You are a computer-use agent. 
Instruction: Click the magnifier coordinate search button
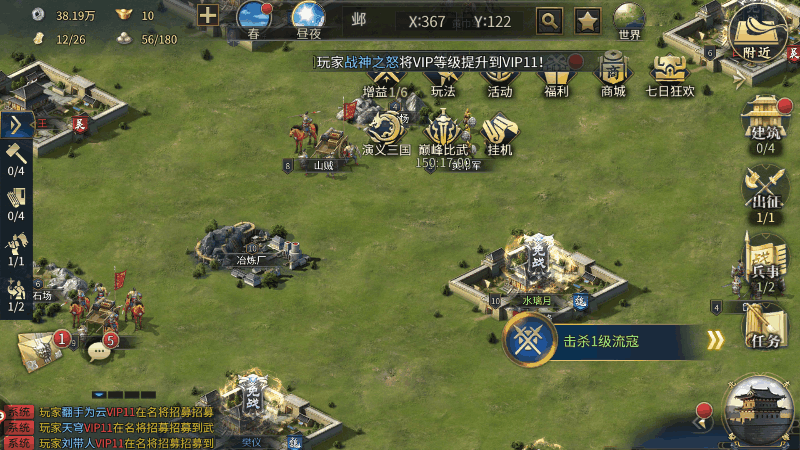pyautogui.click(x=549, y=19)
